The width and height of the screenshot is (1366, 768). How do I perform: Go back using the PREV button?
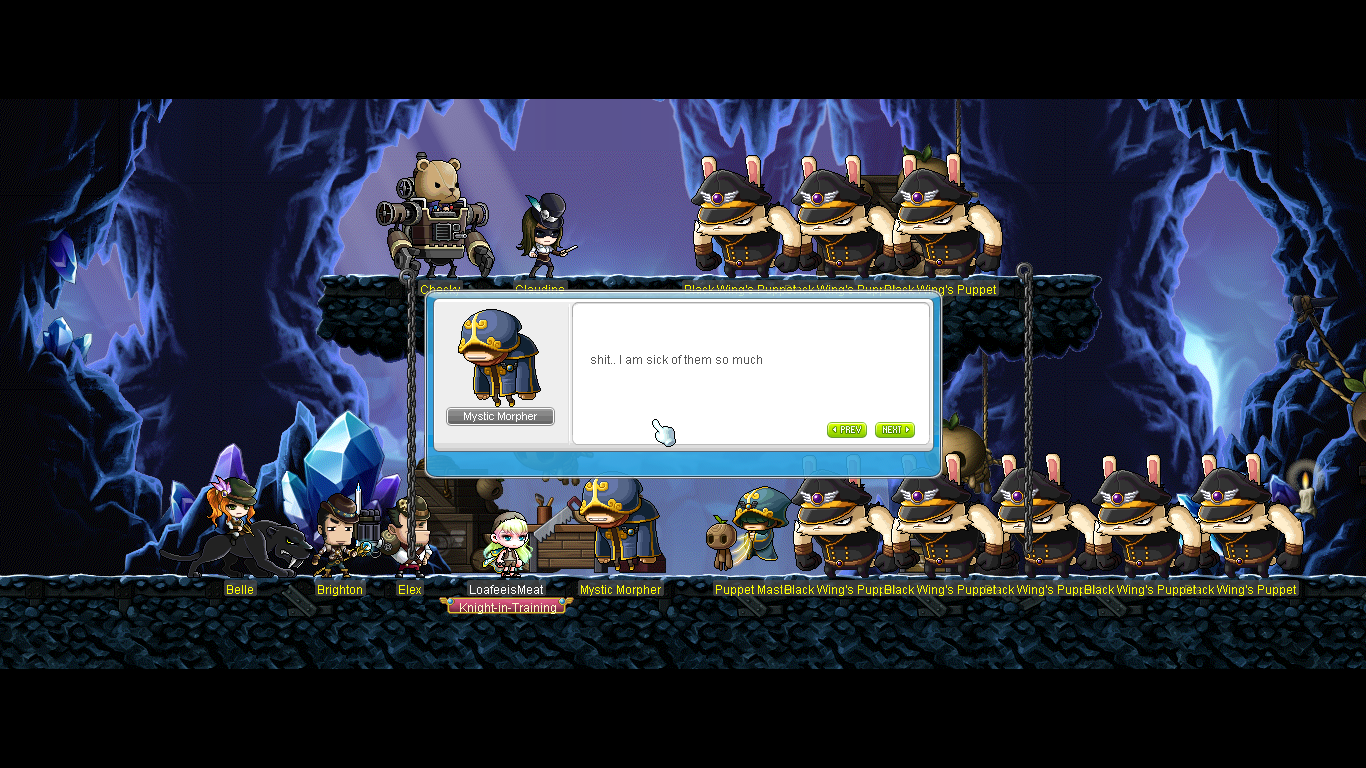coord(846,430)
